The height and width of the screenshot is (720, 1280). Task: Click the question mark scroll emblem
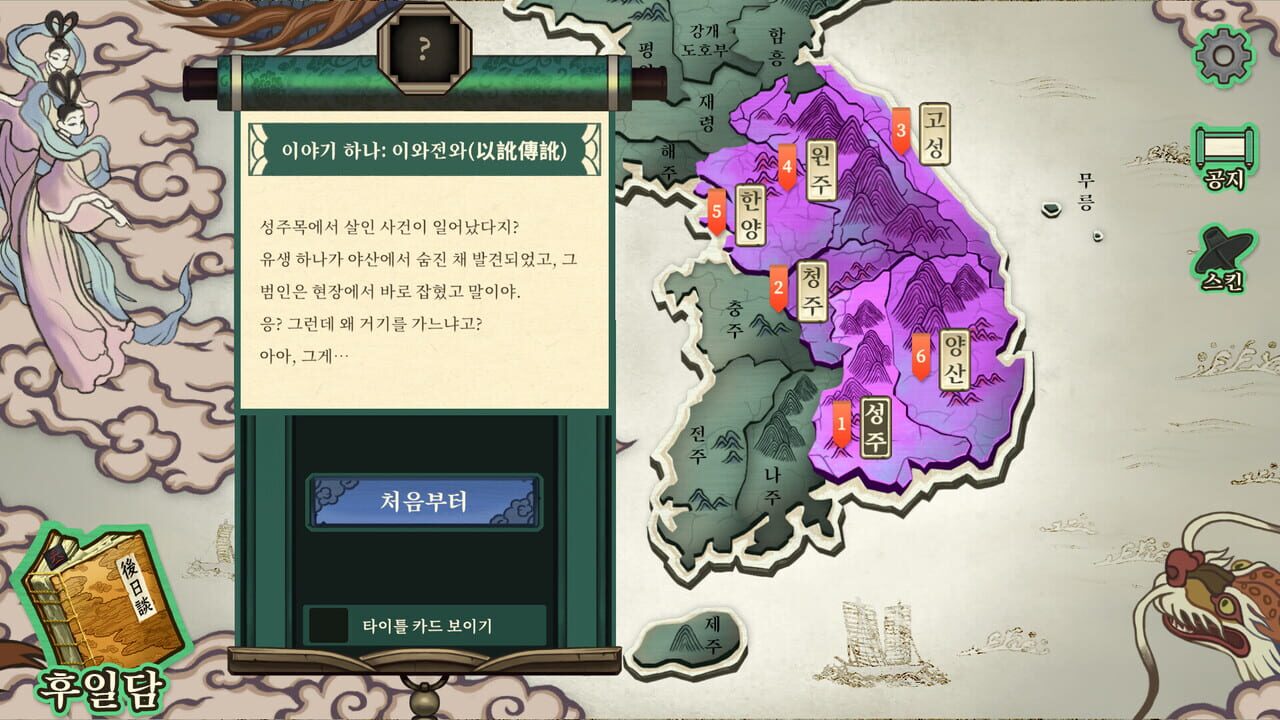pos(424,47)
